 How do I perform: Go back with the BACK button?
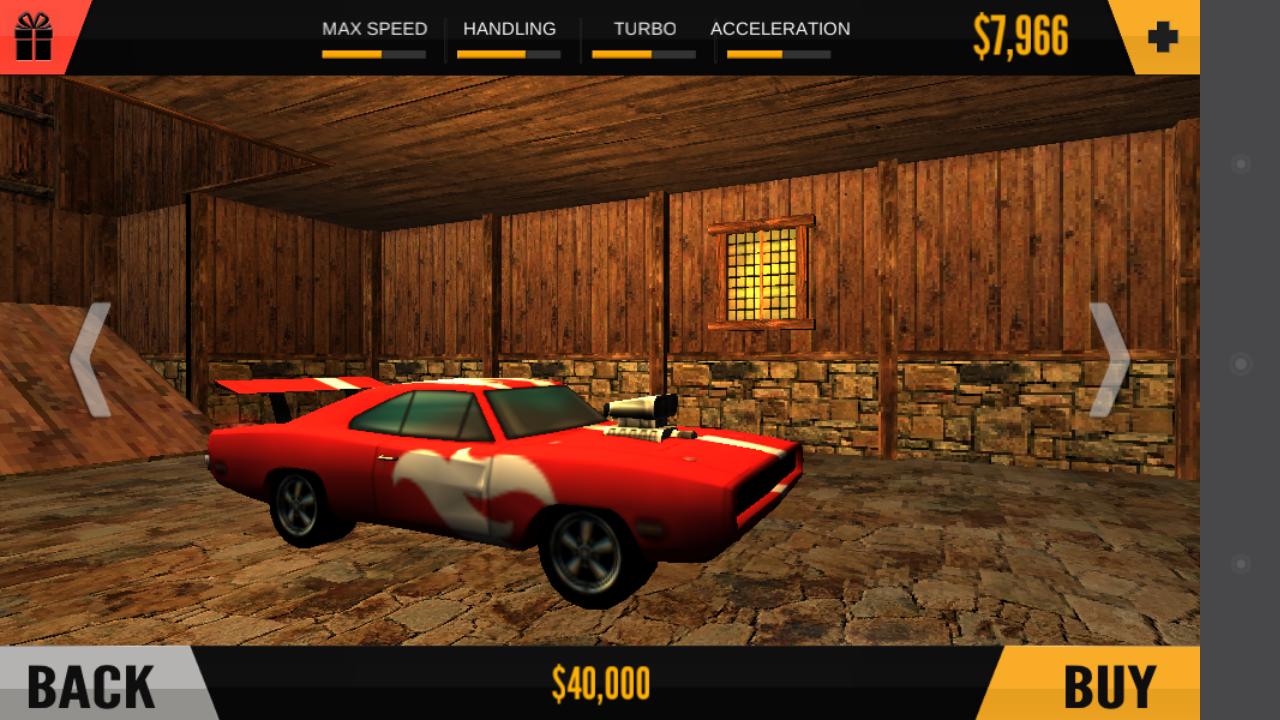click(92, 685)
